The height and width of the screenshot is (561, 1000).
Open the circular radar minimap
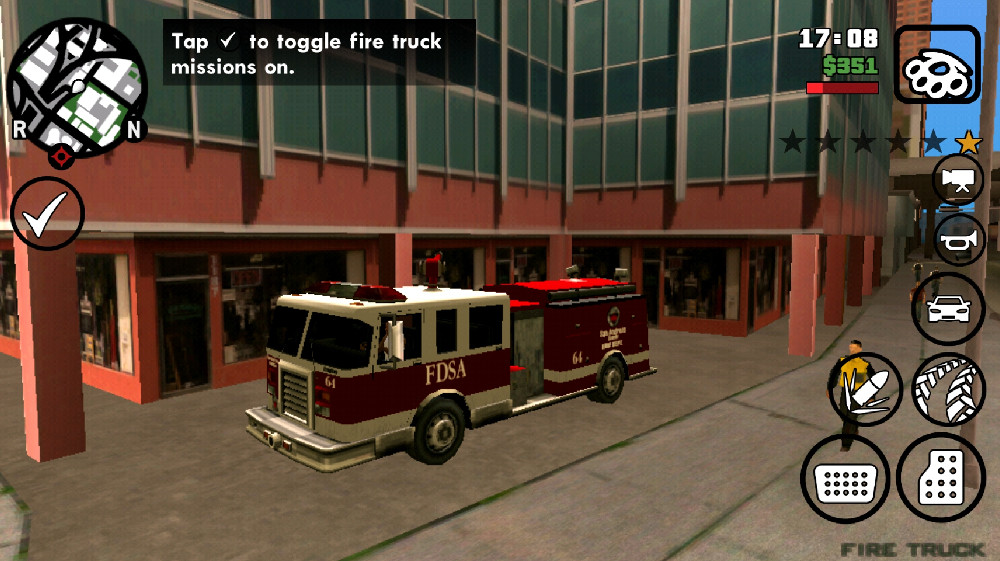point(77,87)
